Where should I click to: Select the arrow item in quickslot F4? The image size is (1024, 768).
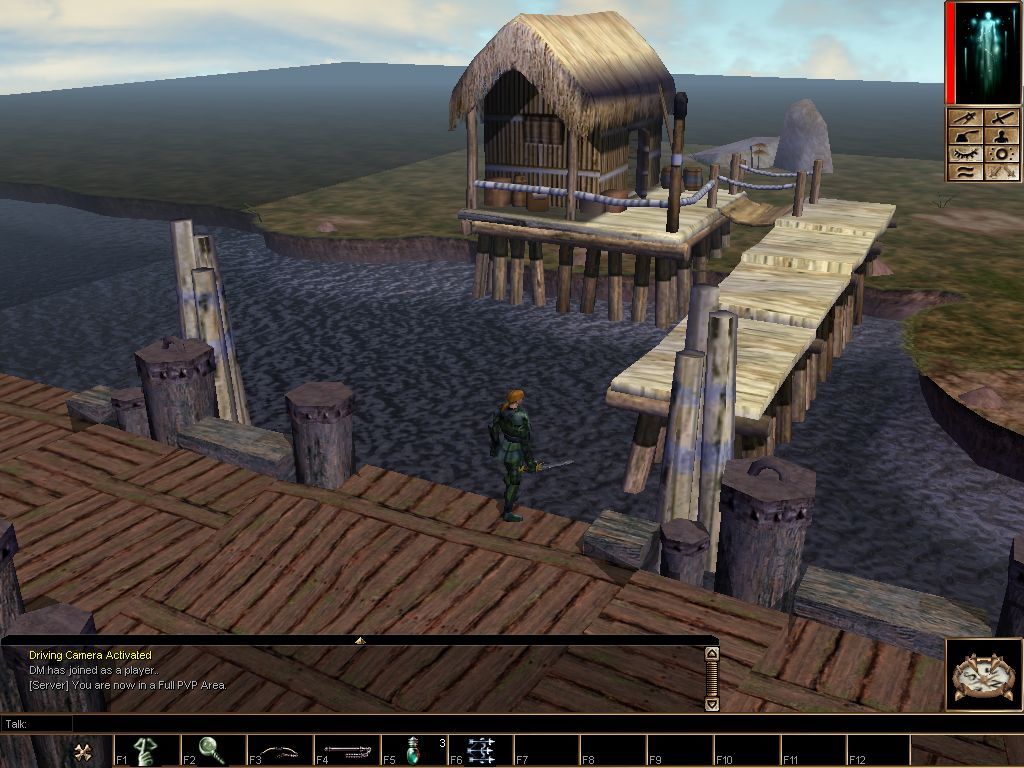tap(347, 750)
